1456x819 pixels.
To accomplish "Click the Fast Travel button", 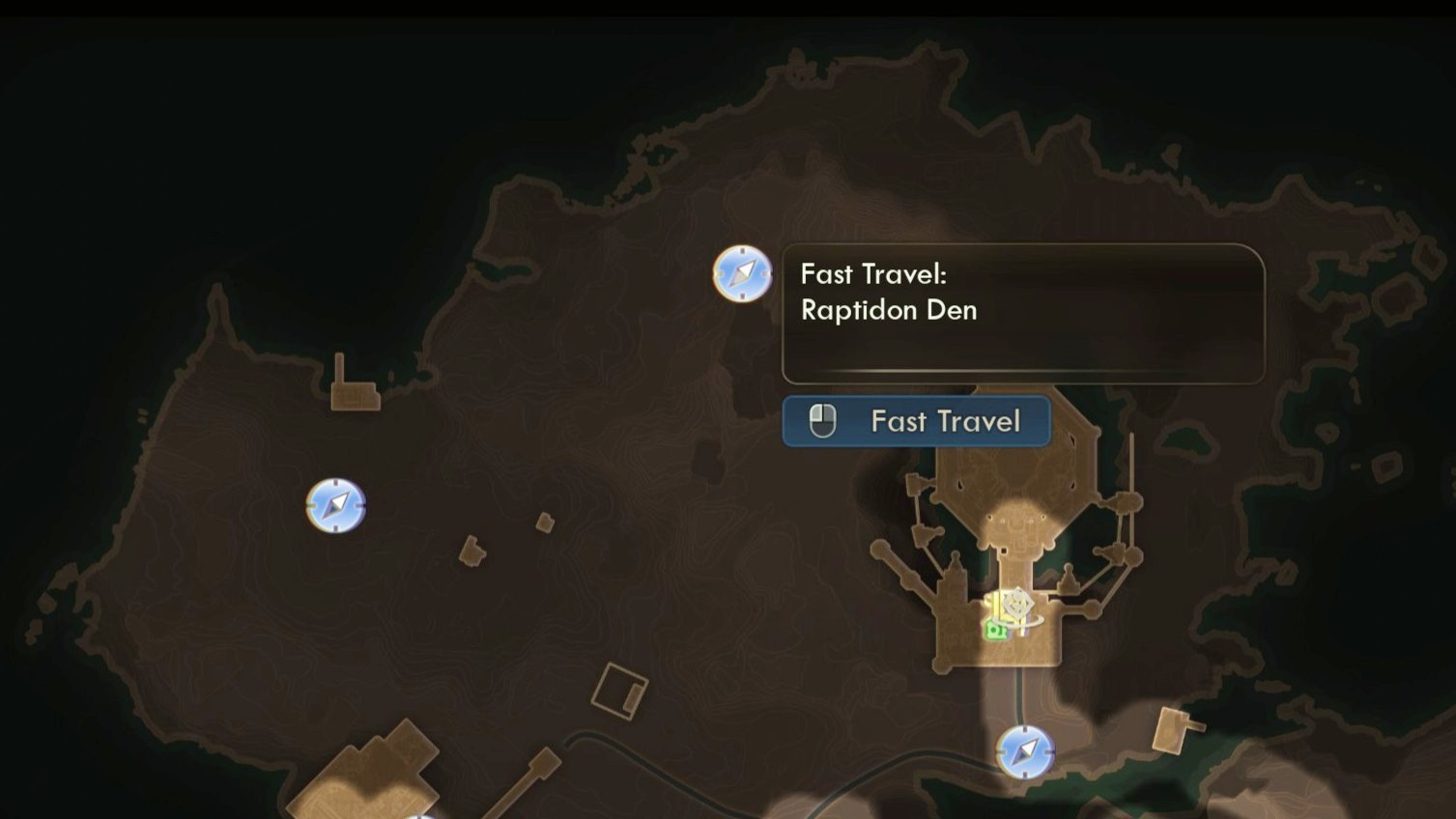I will pos(916,421).
